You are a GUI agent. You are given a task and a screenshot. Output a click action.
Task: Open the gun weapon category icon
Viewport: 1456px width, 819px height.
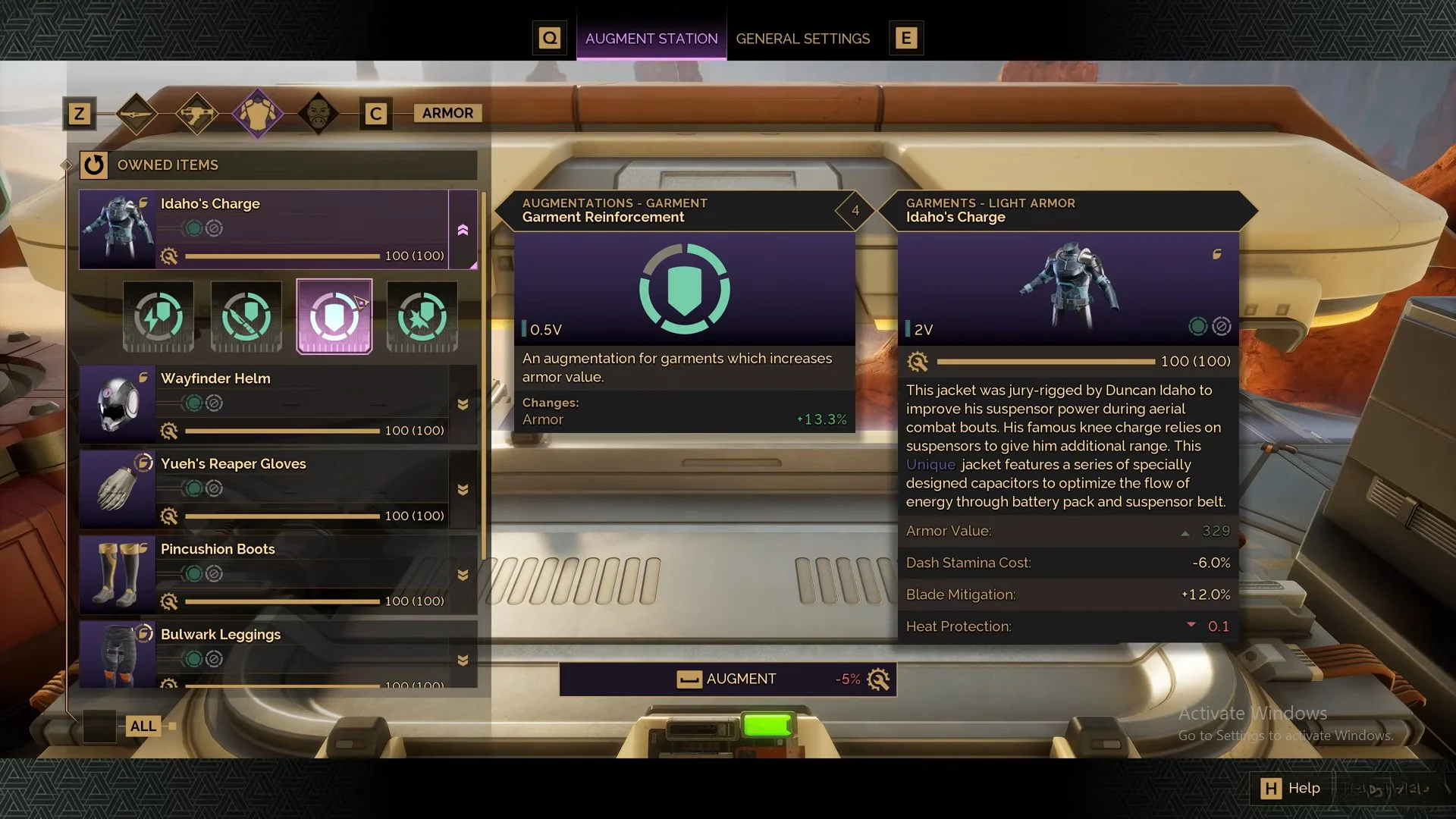pyautogui.click(x=196, y=113)
